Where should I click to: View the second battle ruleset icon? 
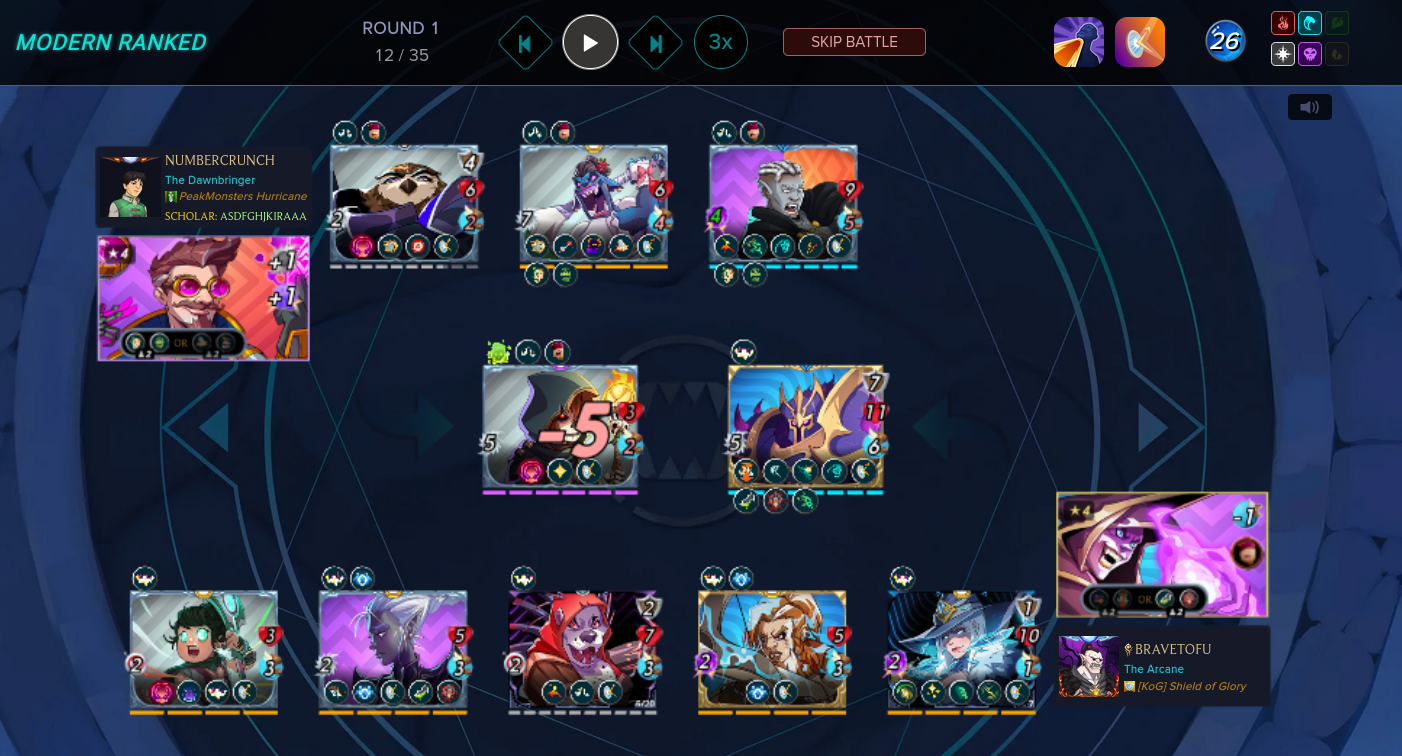pyautogui.click(x=1140, y=42)
